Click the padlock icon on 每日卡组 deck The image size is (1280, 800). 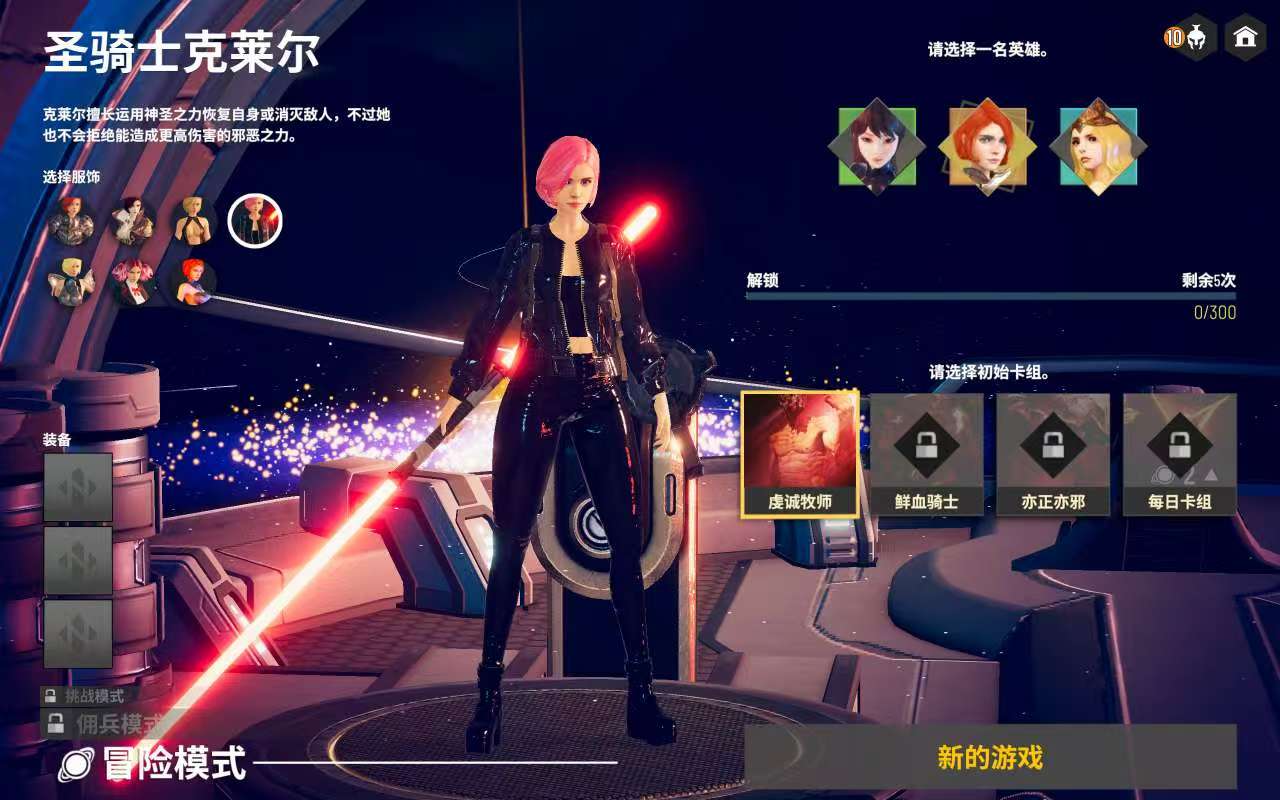pyautogui.click(x=1180, y=445)
